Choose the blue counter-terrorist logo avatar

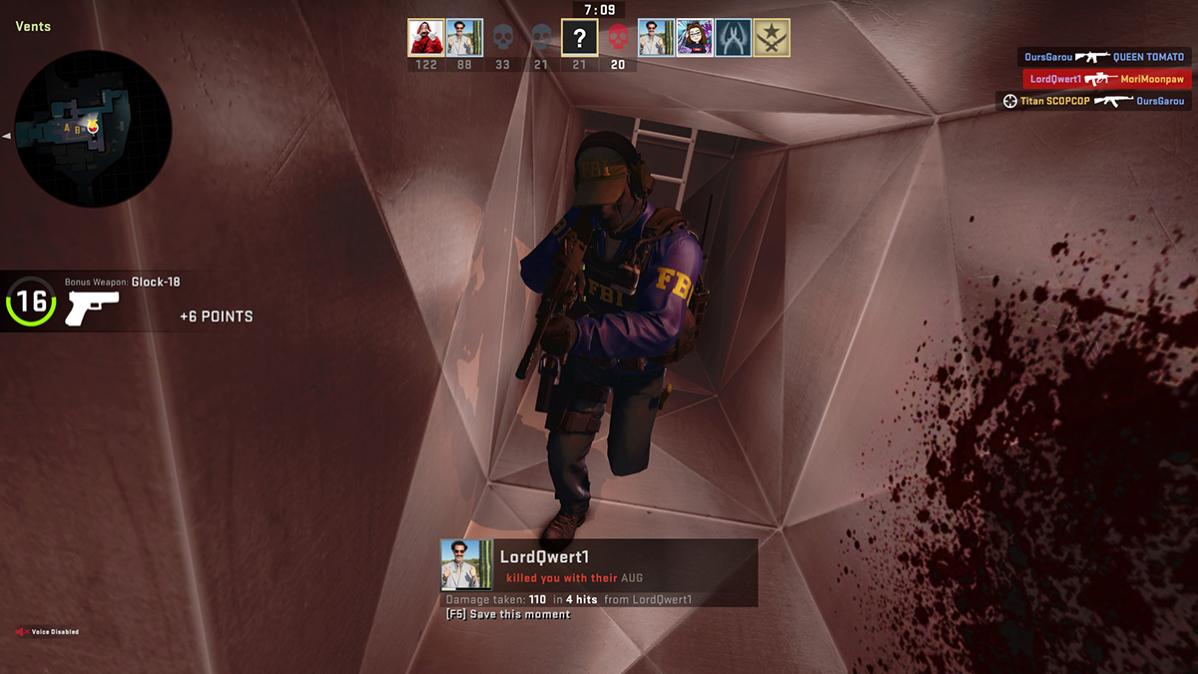[733, 38]
